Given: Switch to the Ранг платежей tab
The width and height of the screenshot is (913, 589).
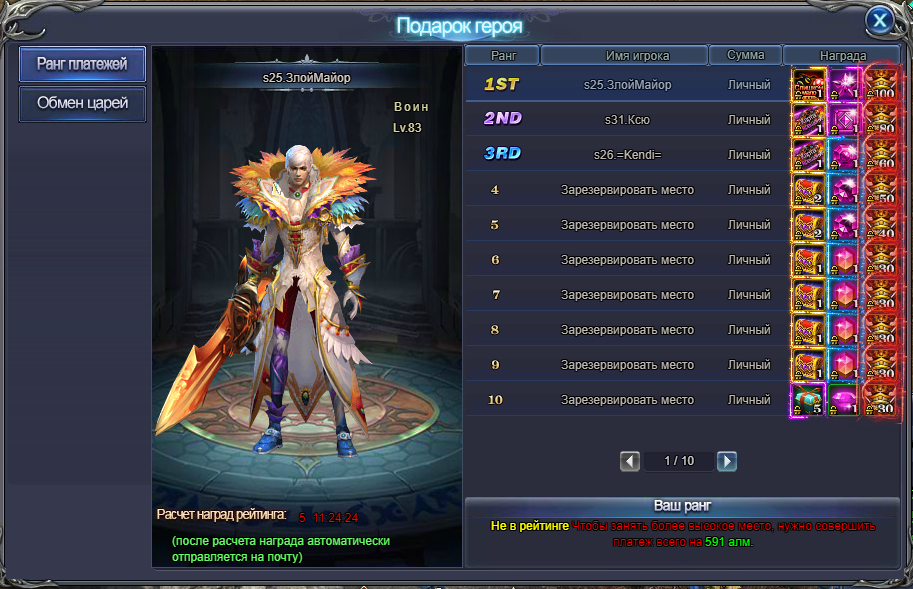Looking at the screenshot, I should [x=82, y=64].
